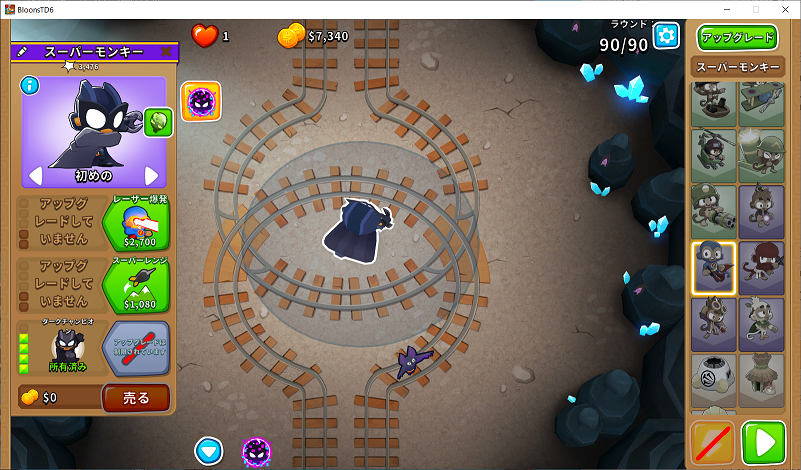
Task: Buy the レーザー爆発 upgrade for $2,700
Action: pos(135,224)
